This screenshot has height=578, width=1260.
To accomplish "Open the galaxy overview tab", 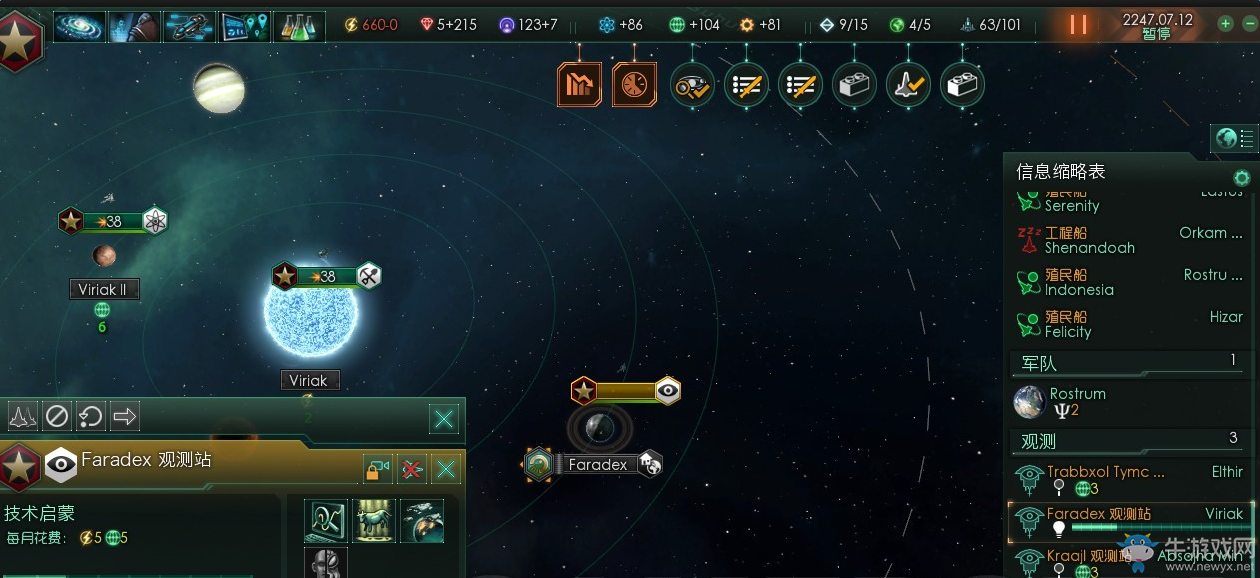I will point(80,25).
